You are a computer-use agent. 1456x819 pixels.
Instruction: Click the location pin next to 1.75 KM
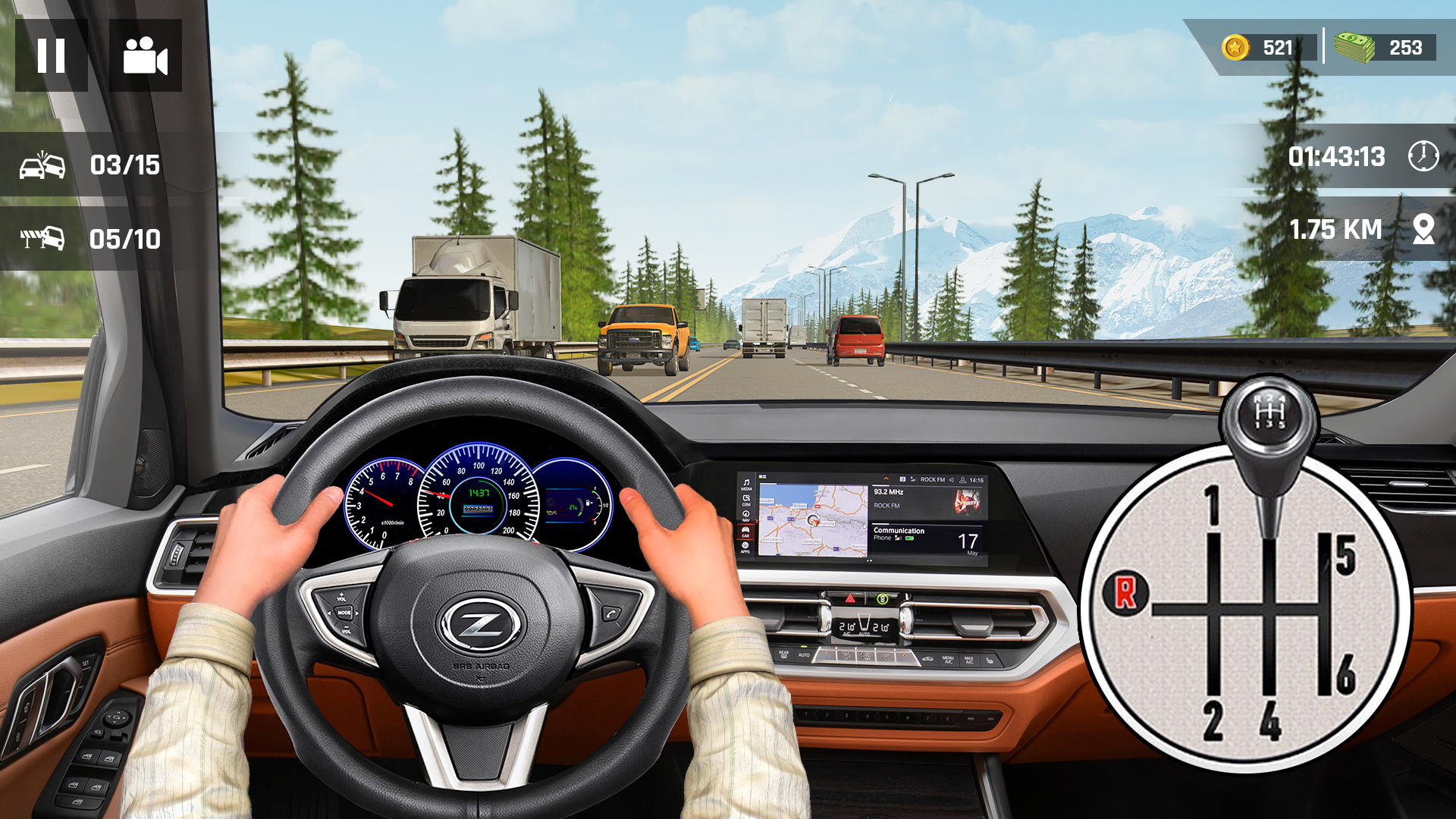coord(1423,228)
